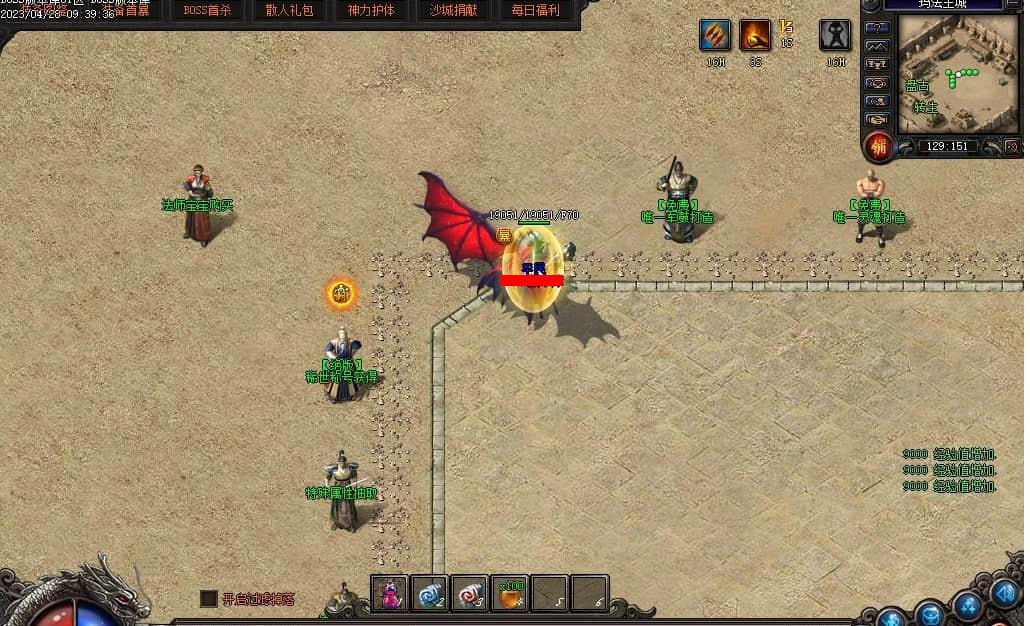1030x626 pixels.
Task: Click the orange 霸 badge icon
Action: coord(341,294)
